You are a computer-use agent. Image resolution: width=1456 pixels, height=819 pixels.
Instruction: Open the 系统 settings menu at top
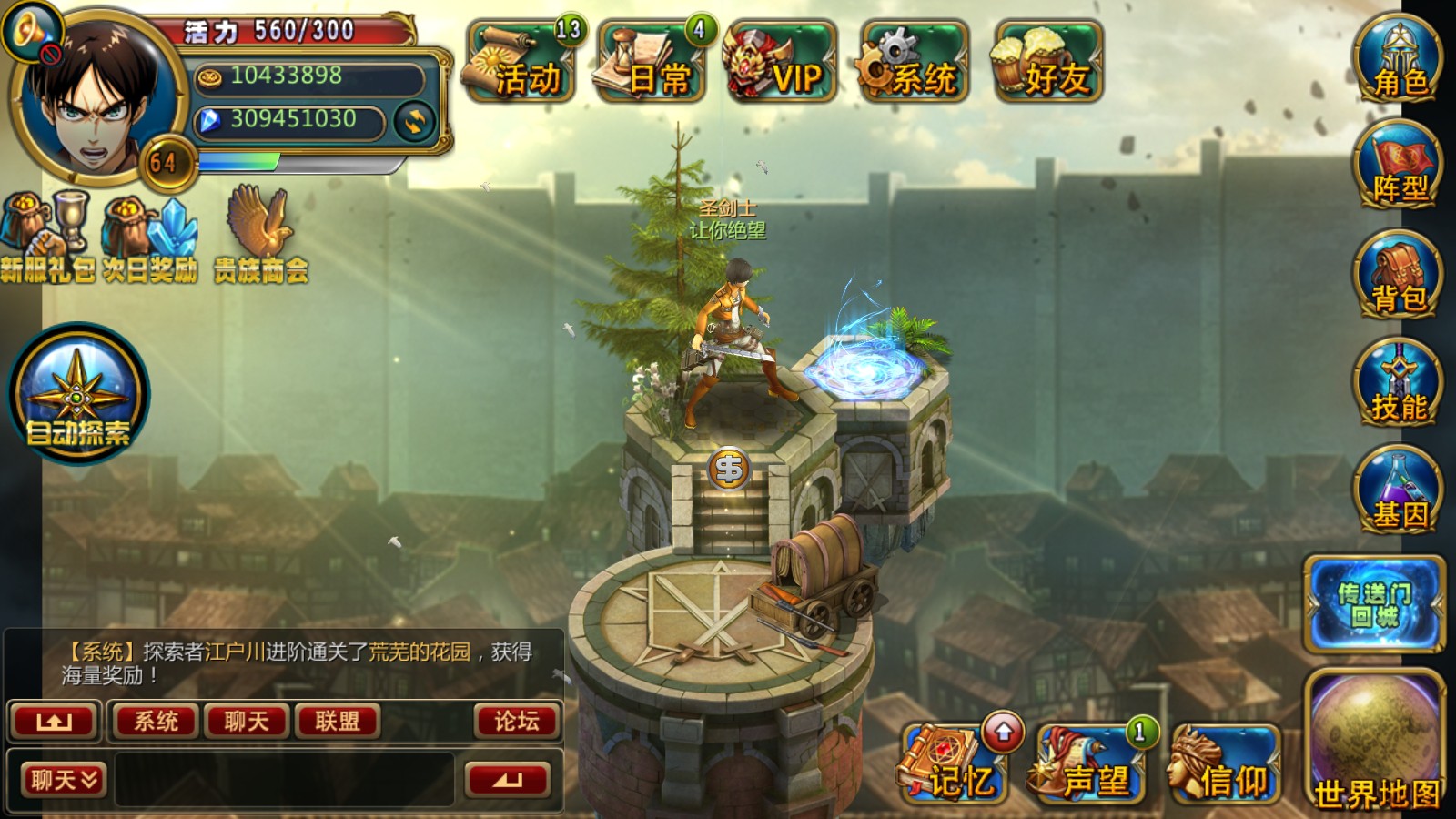pos(914,62)
